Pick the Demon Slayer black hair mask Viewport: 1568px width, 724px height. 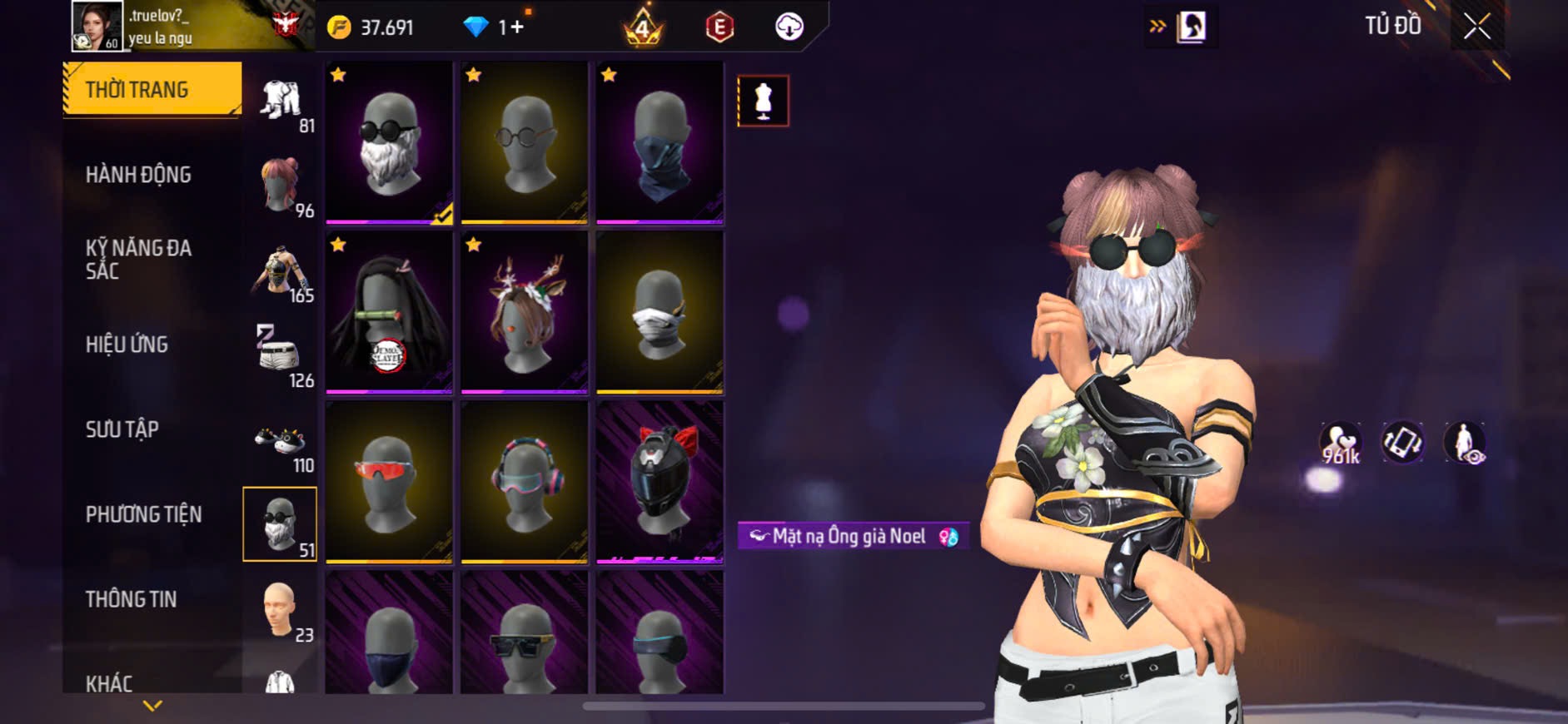(x=389, y=312)
